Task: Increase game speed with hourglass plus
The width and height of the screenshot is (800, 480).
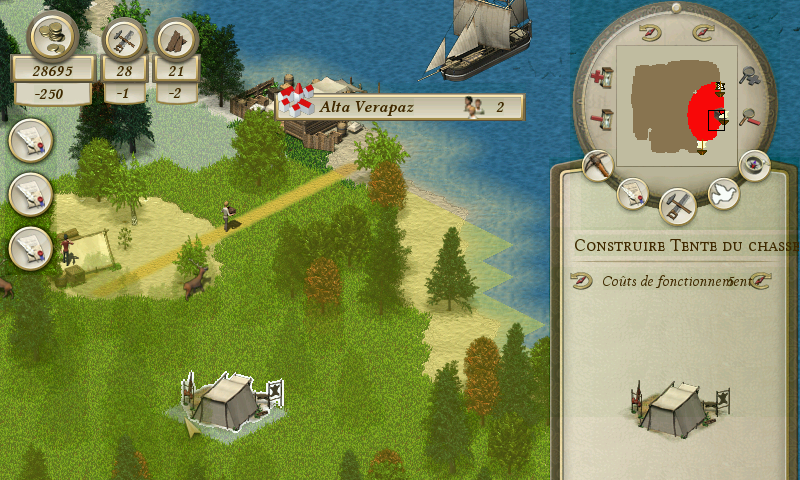Action: pos(601,76)
